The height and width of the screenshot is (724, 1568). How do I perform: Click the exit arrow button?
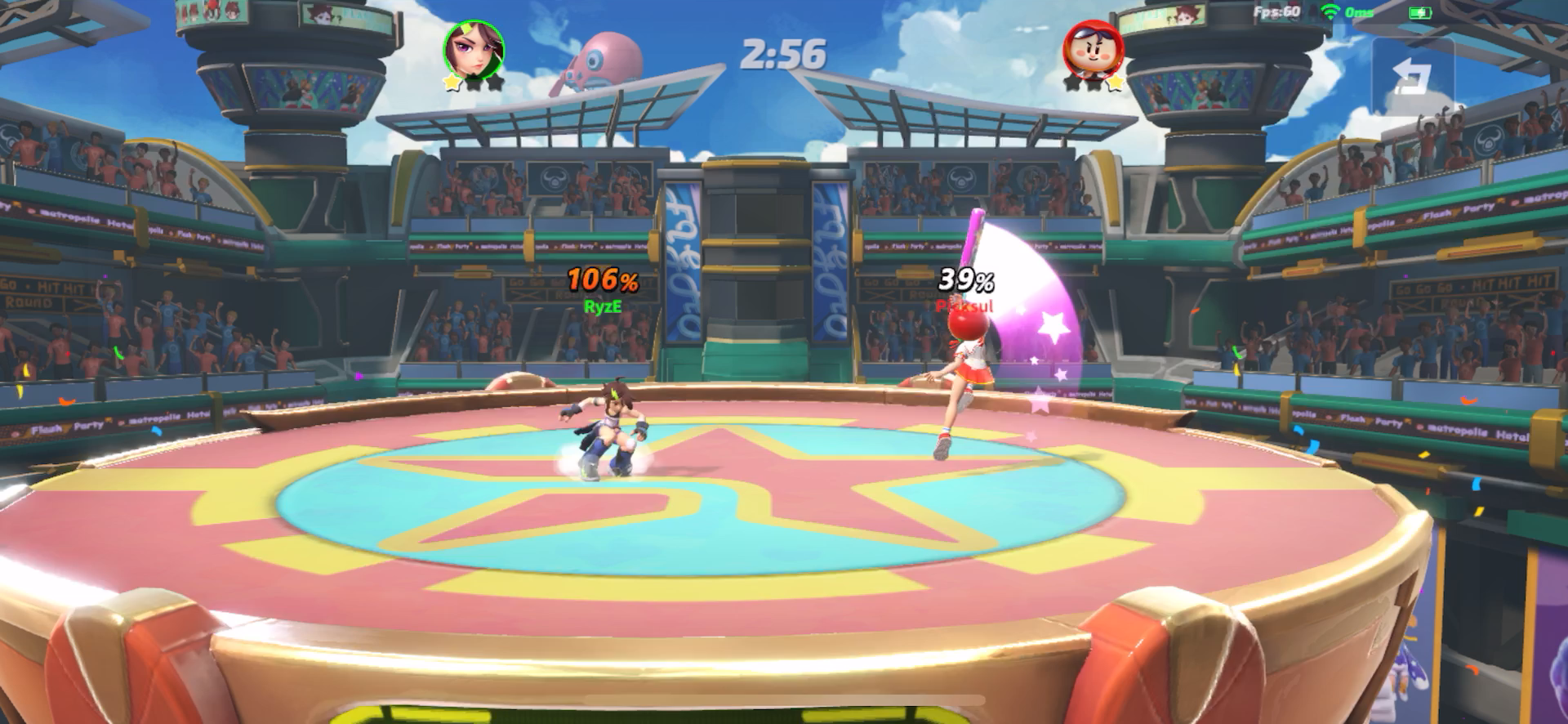pos(1413,77)
